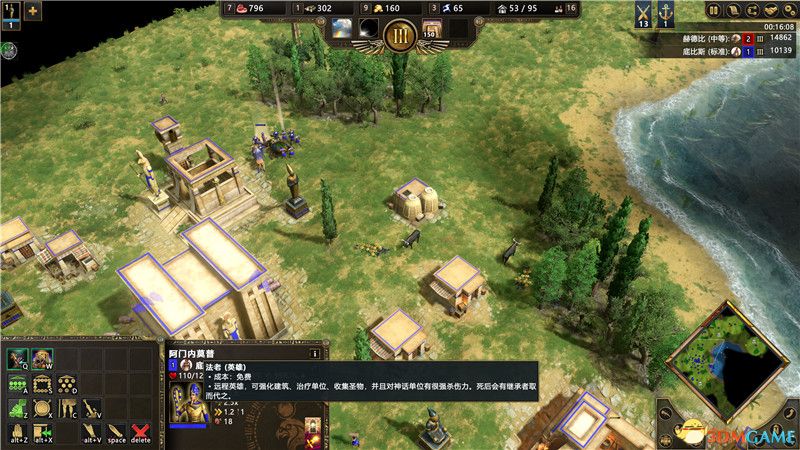Select the W sphinx ability icon

click(42, 359)
